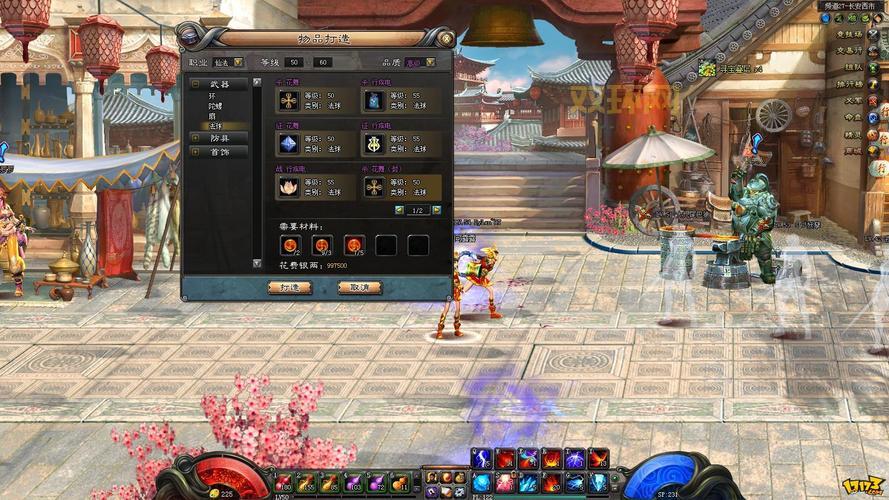Open the 组队 (team) side menu entry
Viewport: 889px width, 500px height.
pos(852,67)
